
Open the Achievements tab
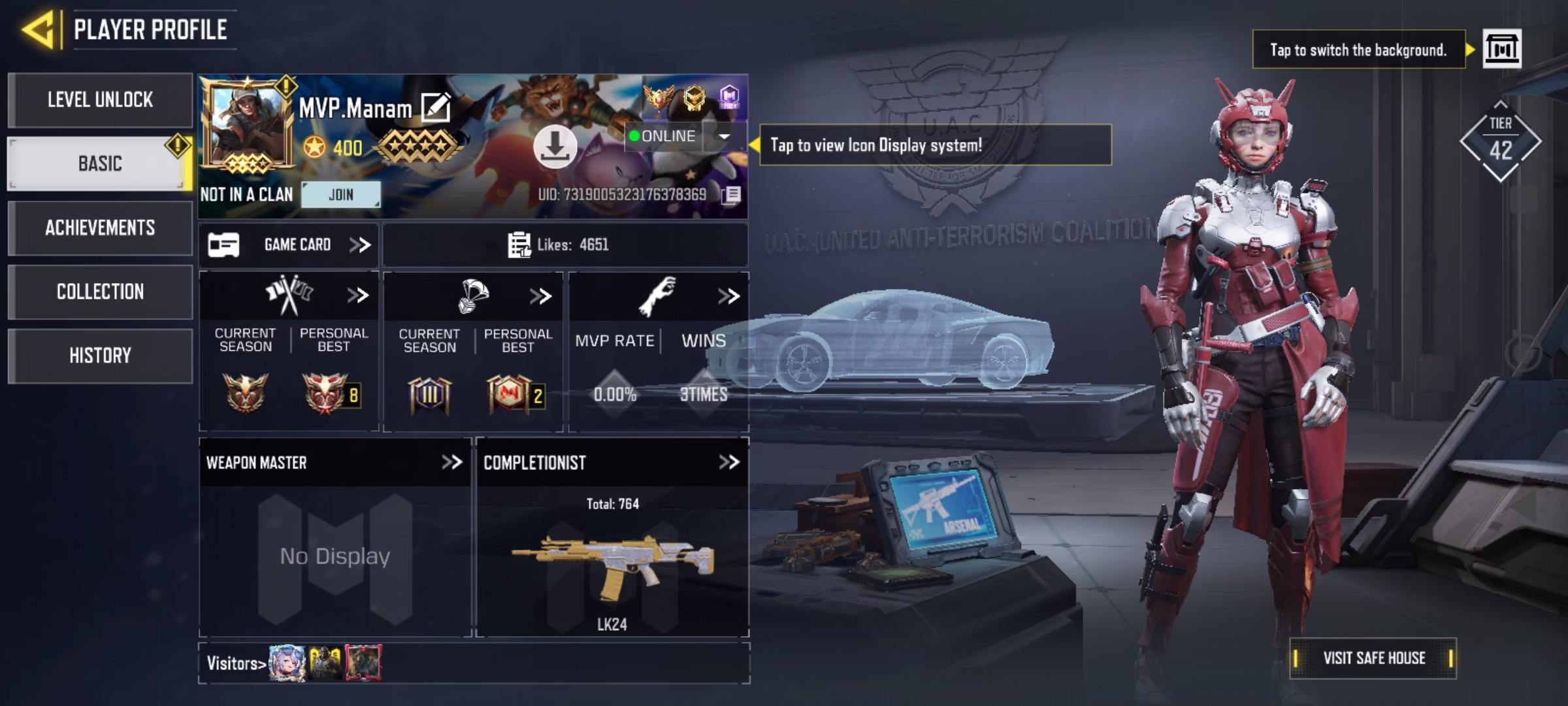[100, 227]
